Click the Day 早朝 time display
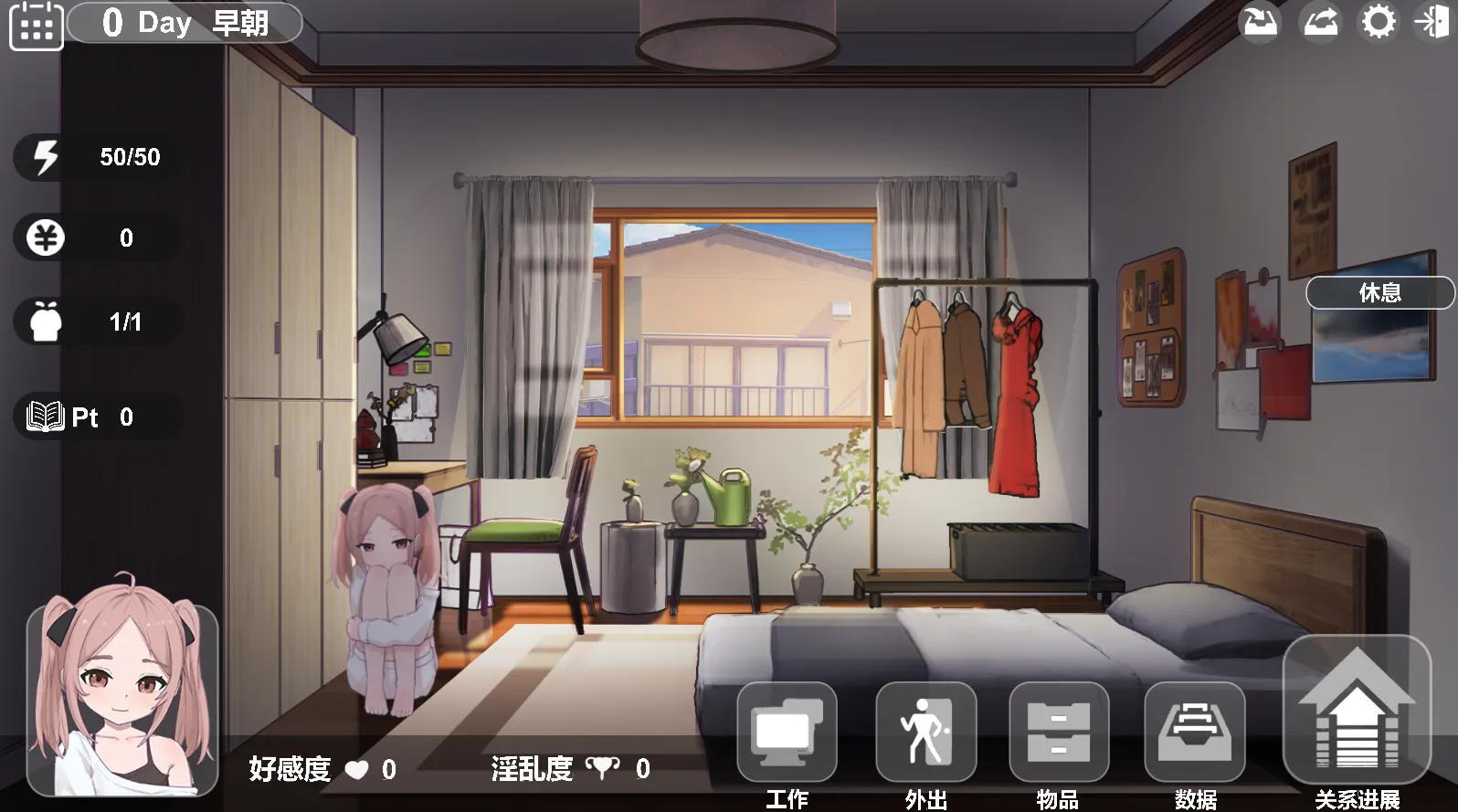Image resolution: width=1458 pixels, height=812 pixels. point(183,23)
